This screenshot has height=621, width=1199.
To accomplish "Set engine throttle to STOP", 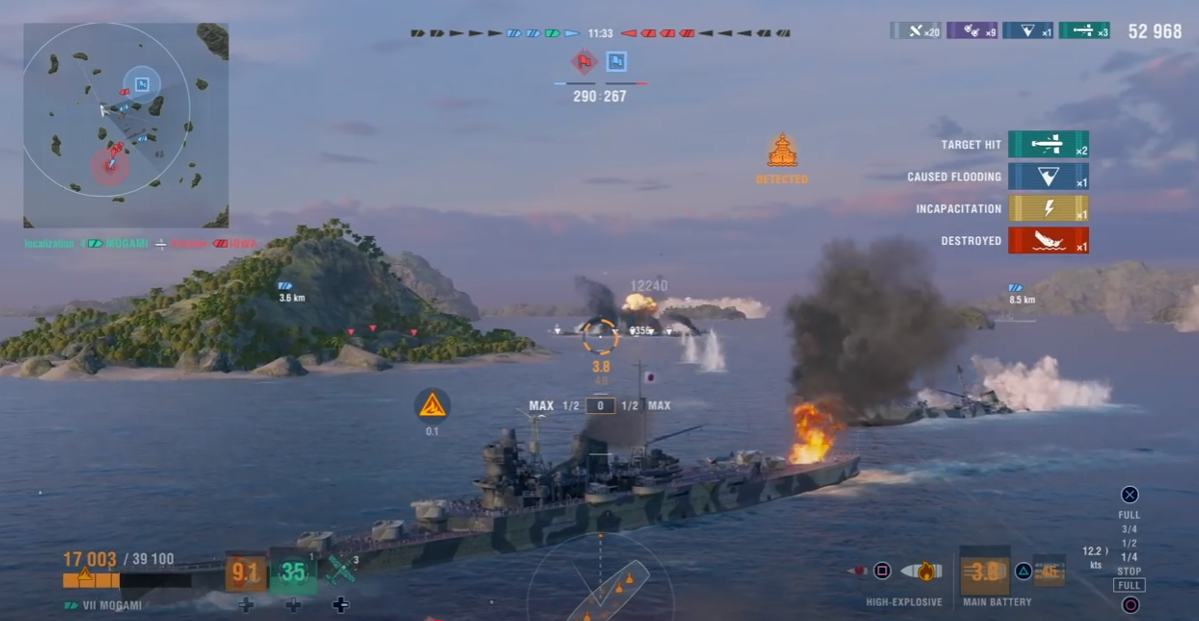I will tap(1128, 571).
